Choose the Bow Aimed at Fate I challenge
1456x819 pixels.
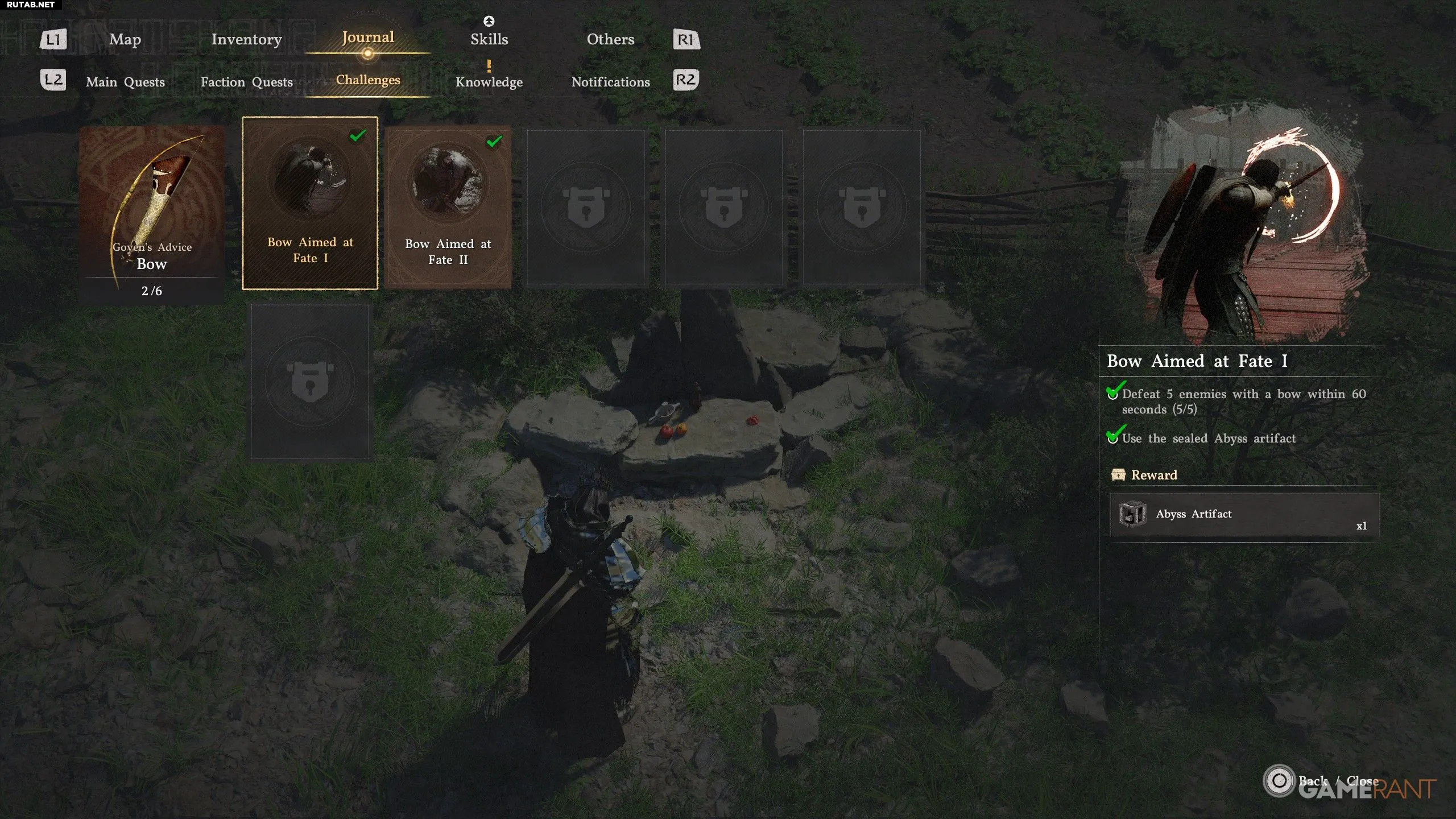tap(310, 203)
